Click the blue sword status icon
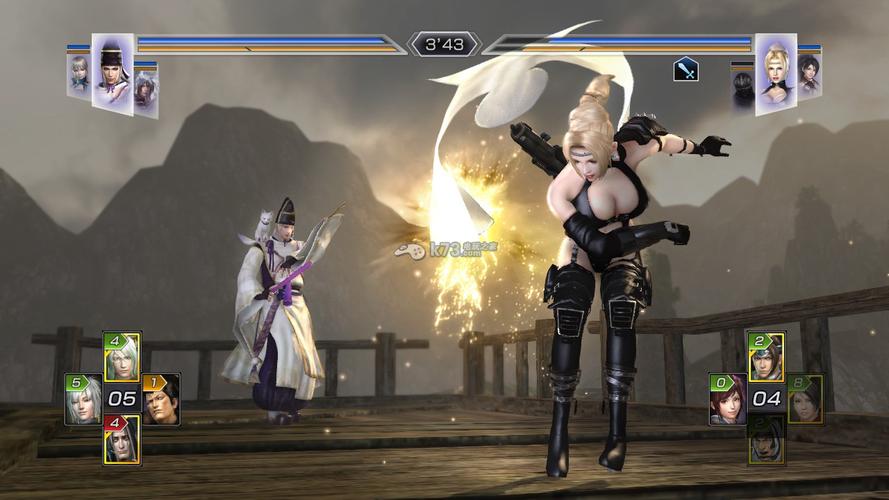The image size is (889, 500). coord(686,69)
